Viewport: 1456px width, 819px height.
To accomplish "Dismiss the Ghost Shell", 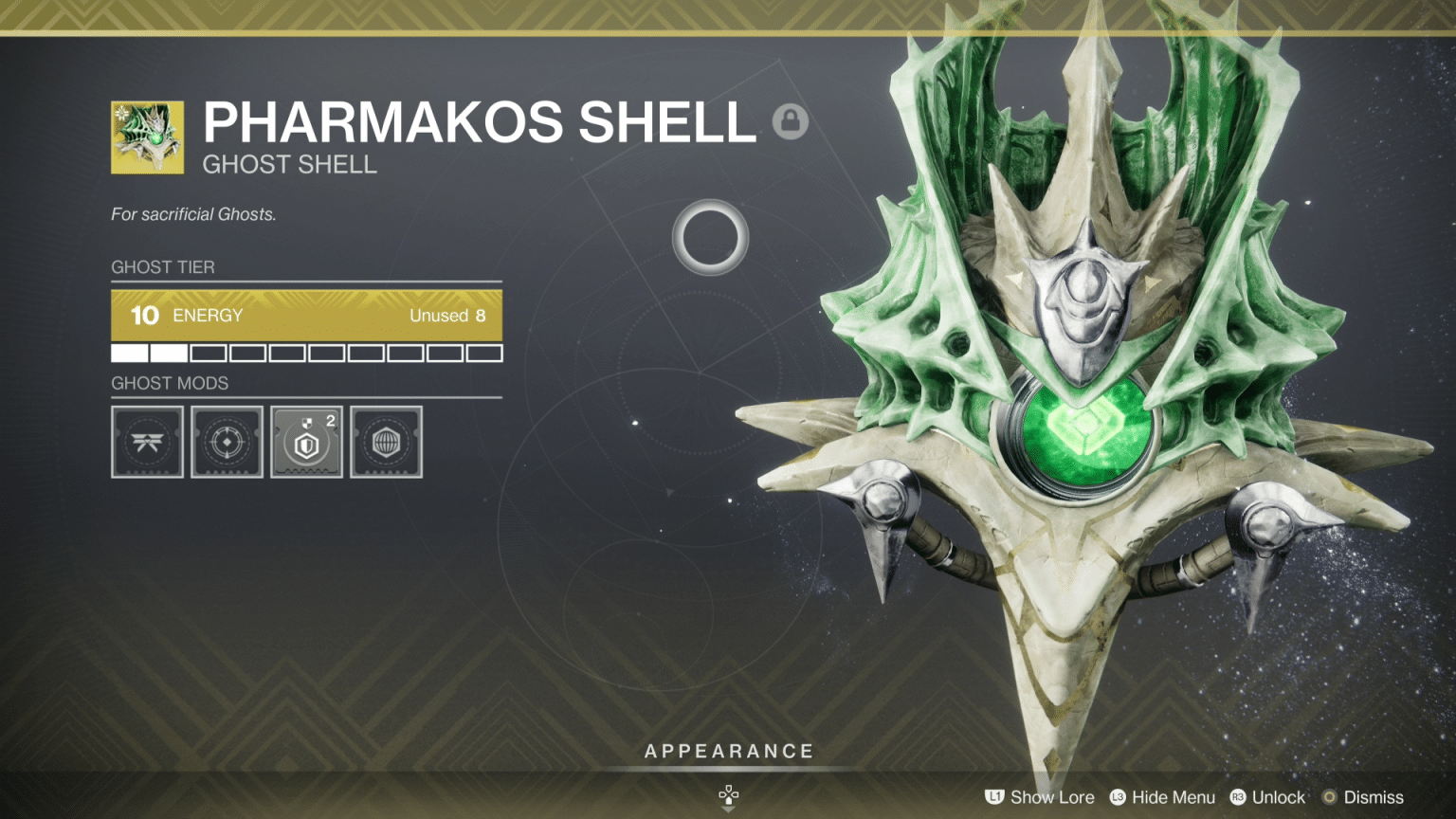I will [1373, 797].
